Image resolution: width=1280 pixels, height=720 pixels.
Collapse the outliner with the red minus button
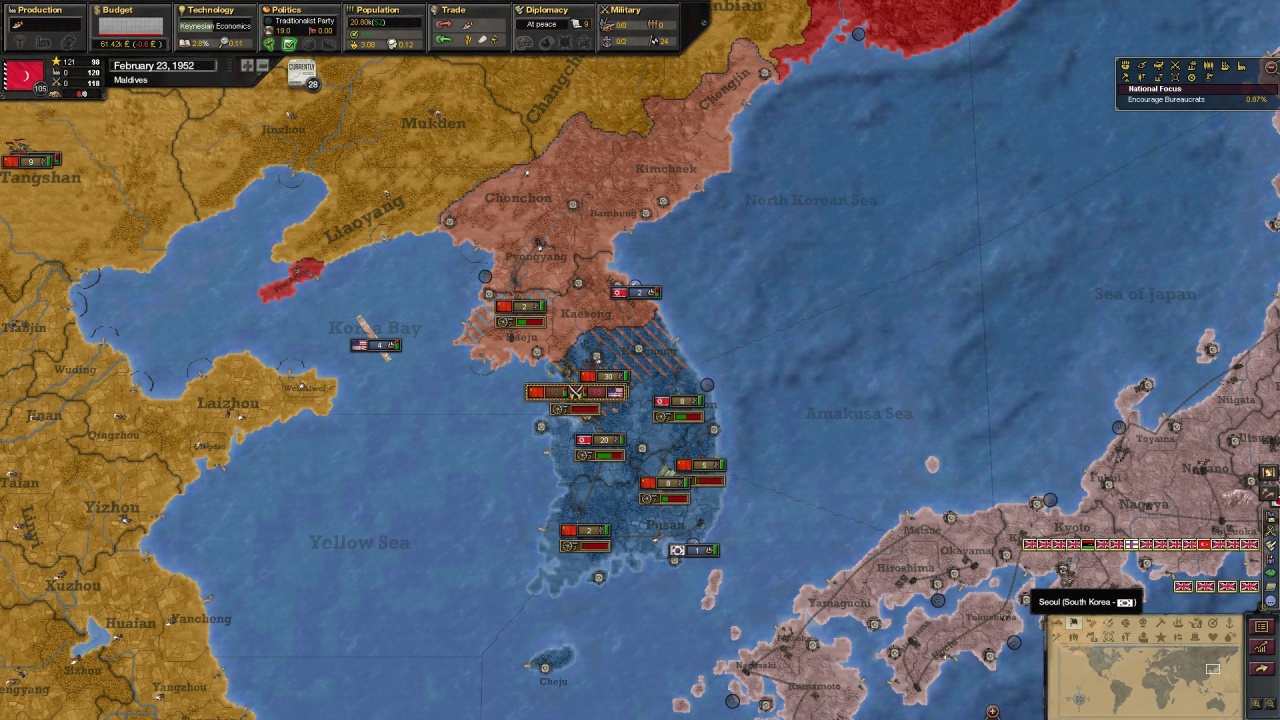point(1271,67)
